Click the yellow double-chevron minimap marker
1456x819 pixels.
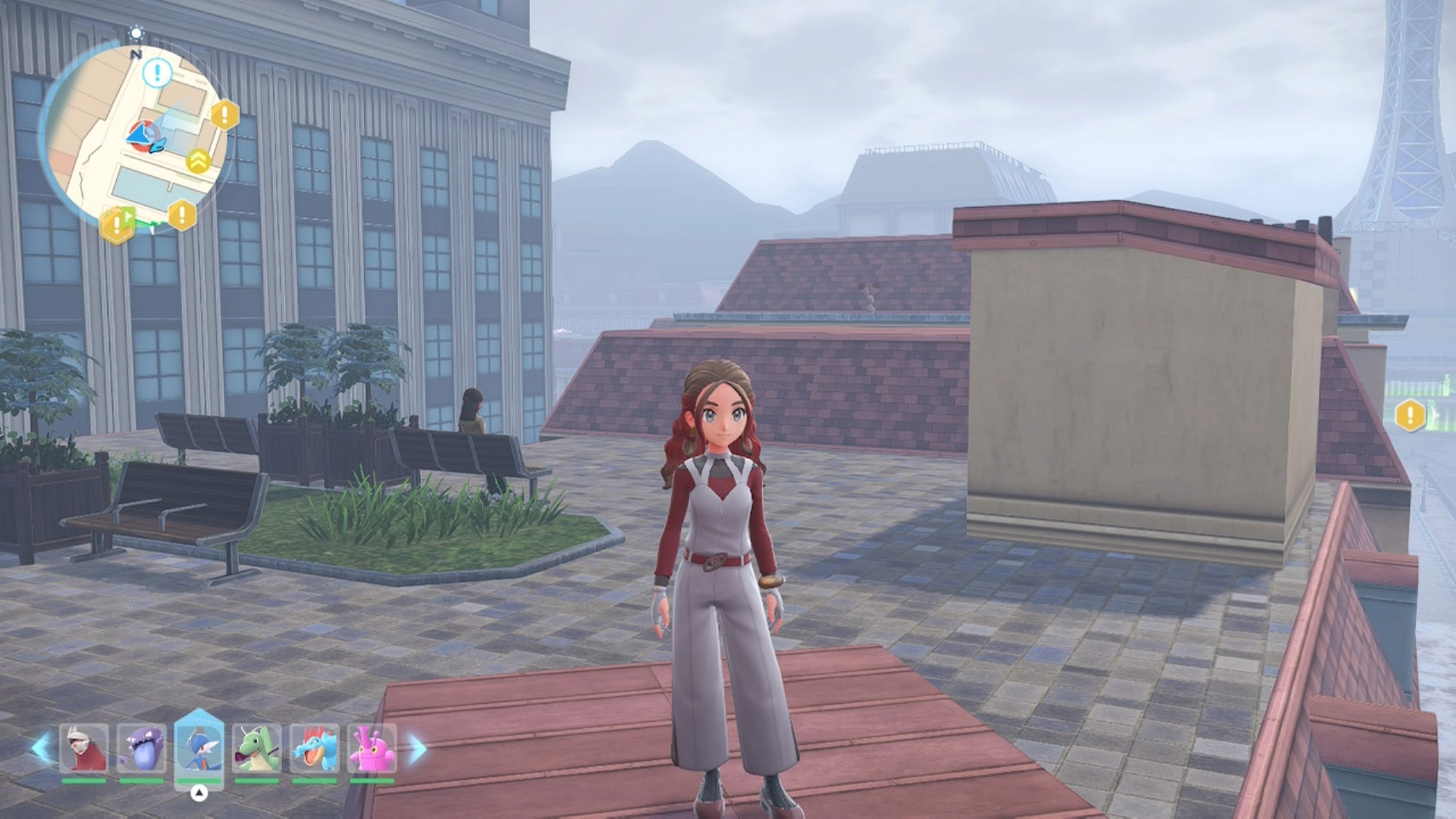pos(198,161)
